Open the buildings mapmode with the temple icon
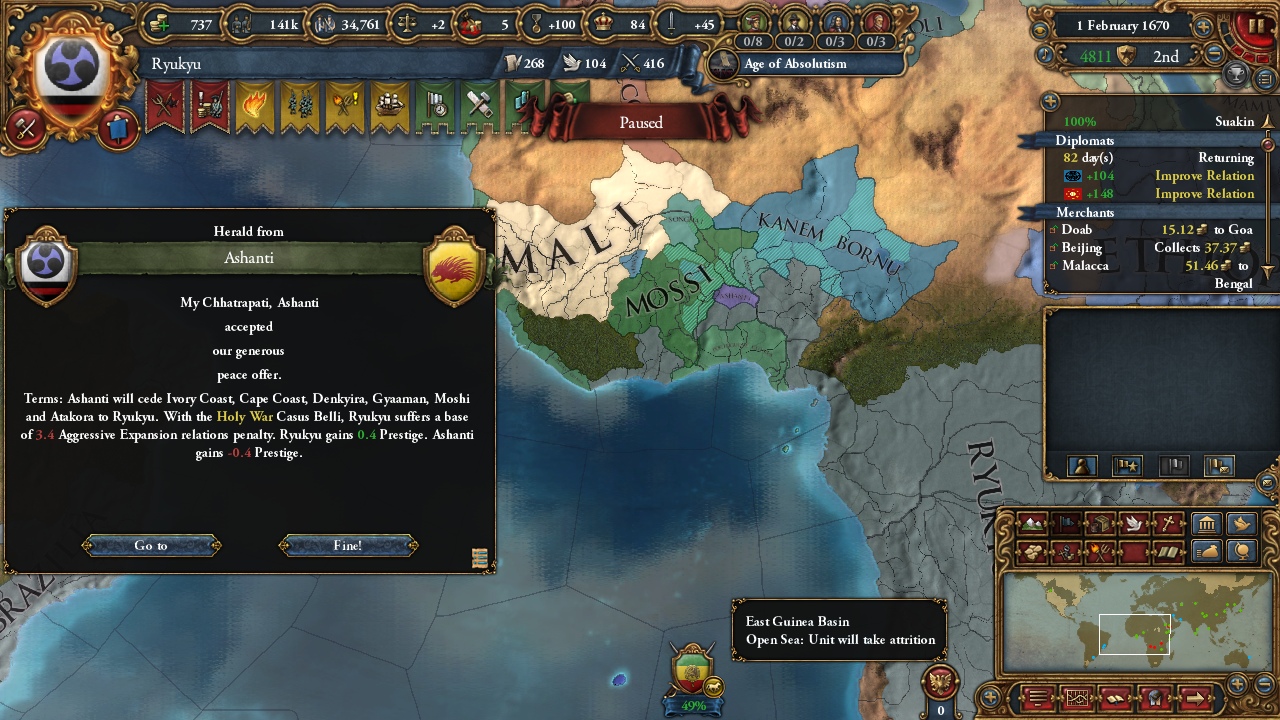This screenshot has width=1280, height=720. (1205, 523)
